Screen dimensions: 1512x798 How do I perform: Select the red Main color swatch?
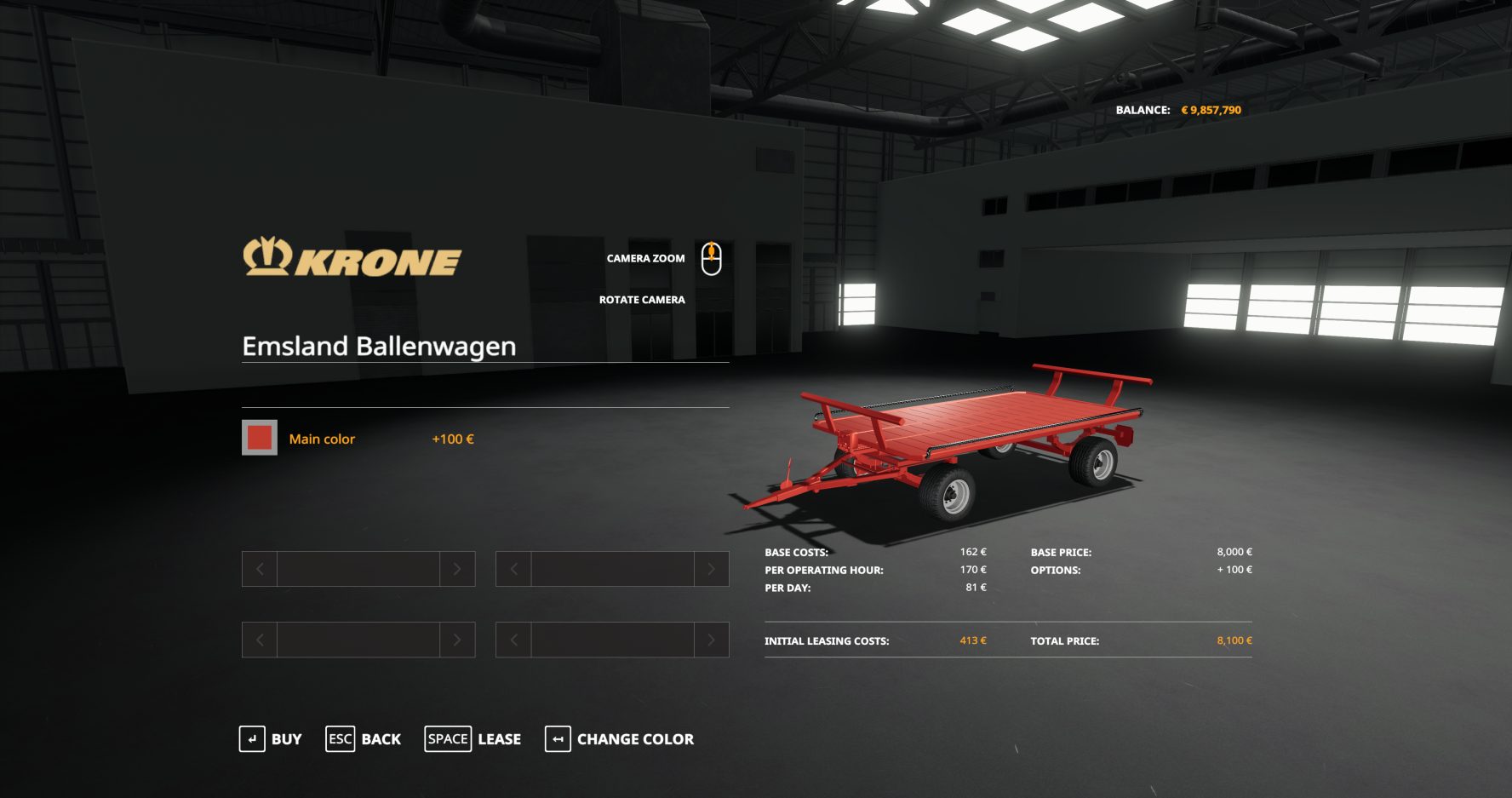coord(260,438)
